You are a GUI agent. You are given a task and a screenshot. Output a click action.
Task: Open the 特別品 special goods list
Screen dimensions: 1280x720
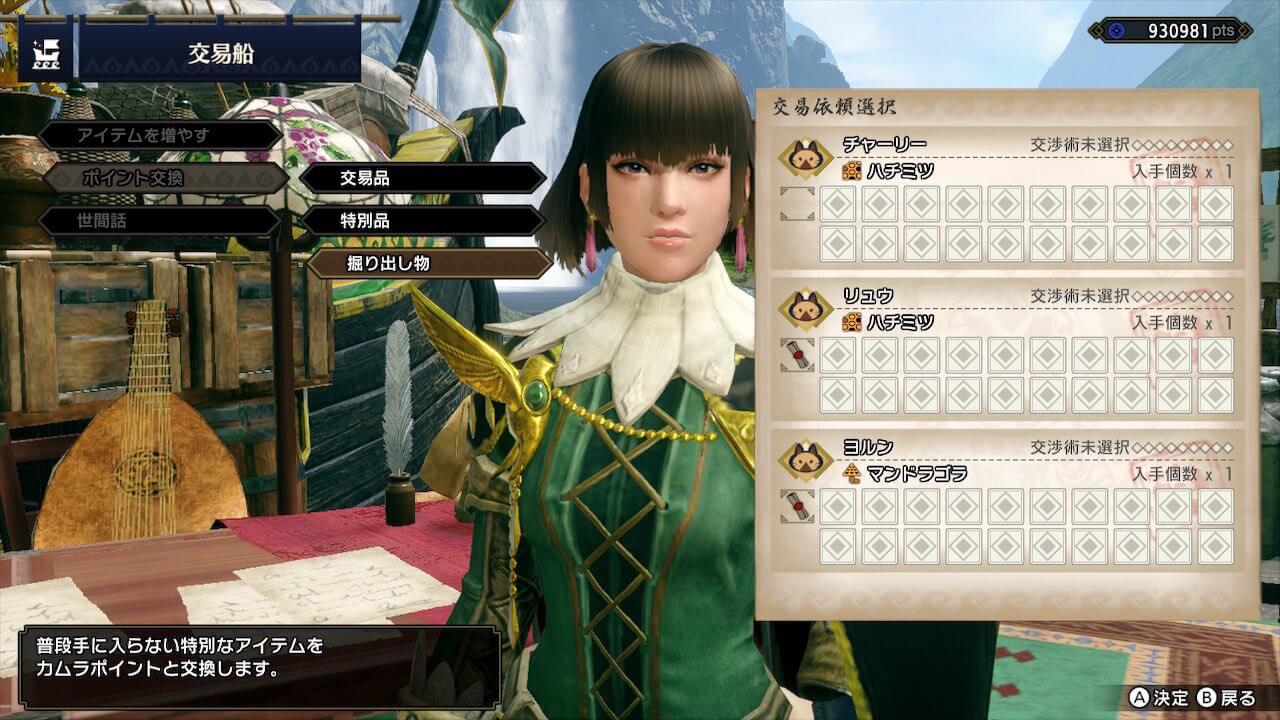click(x=423, y=221)
